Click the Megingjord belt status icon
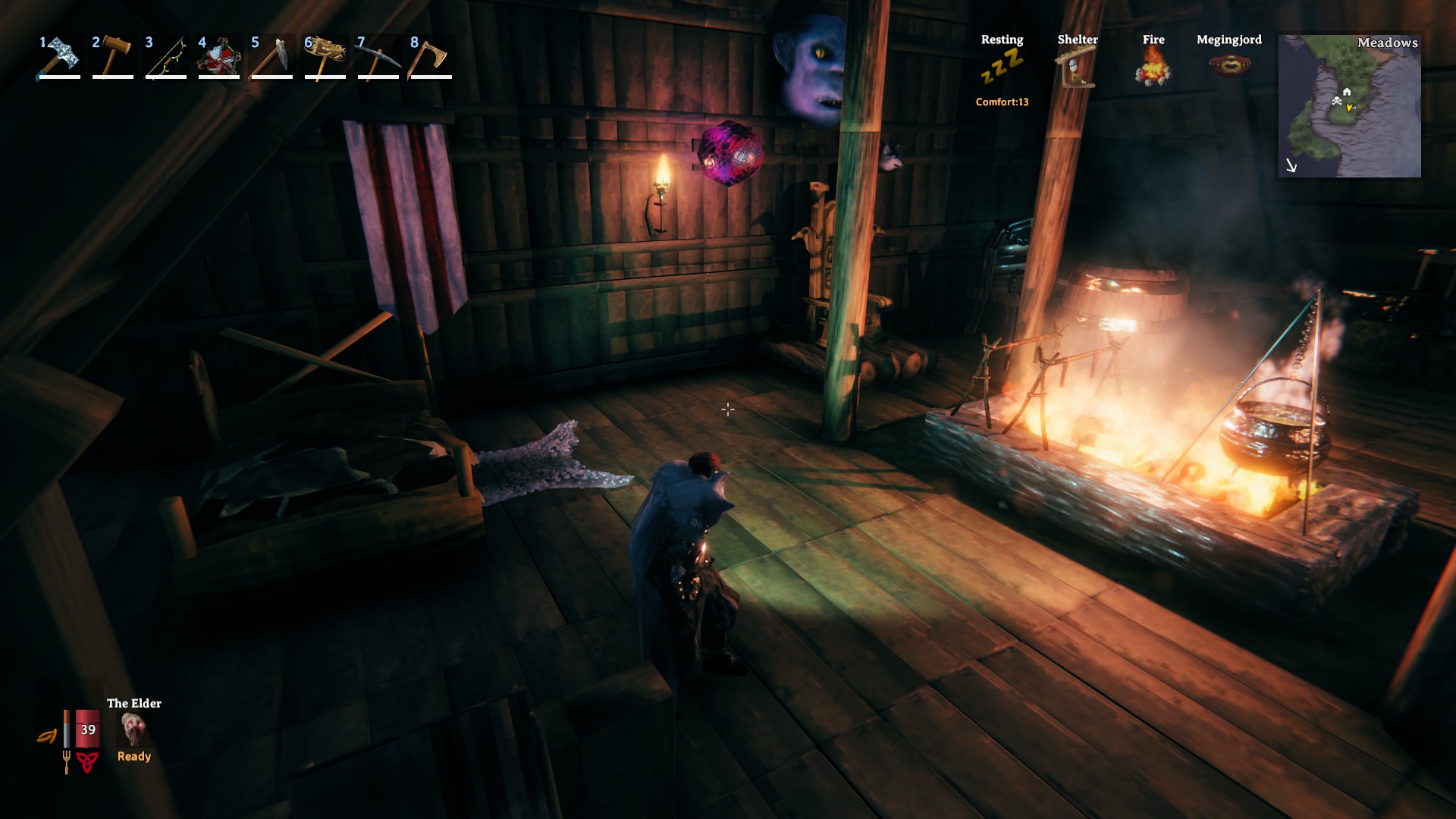 click(1229, 65)
